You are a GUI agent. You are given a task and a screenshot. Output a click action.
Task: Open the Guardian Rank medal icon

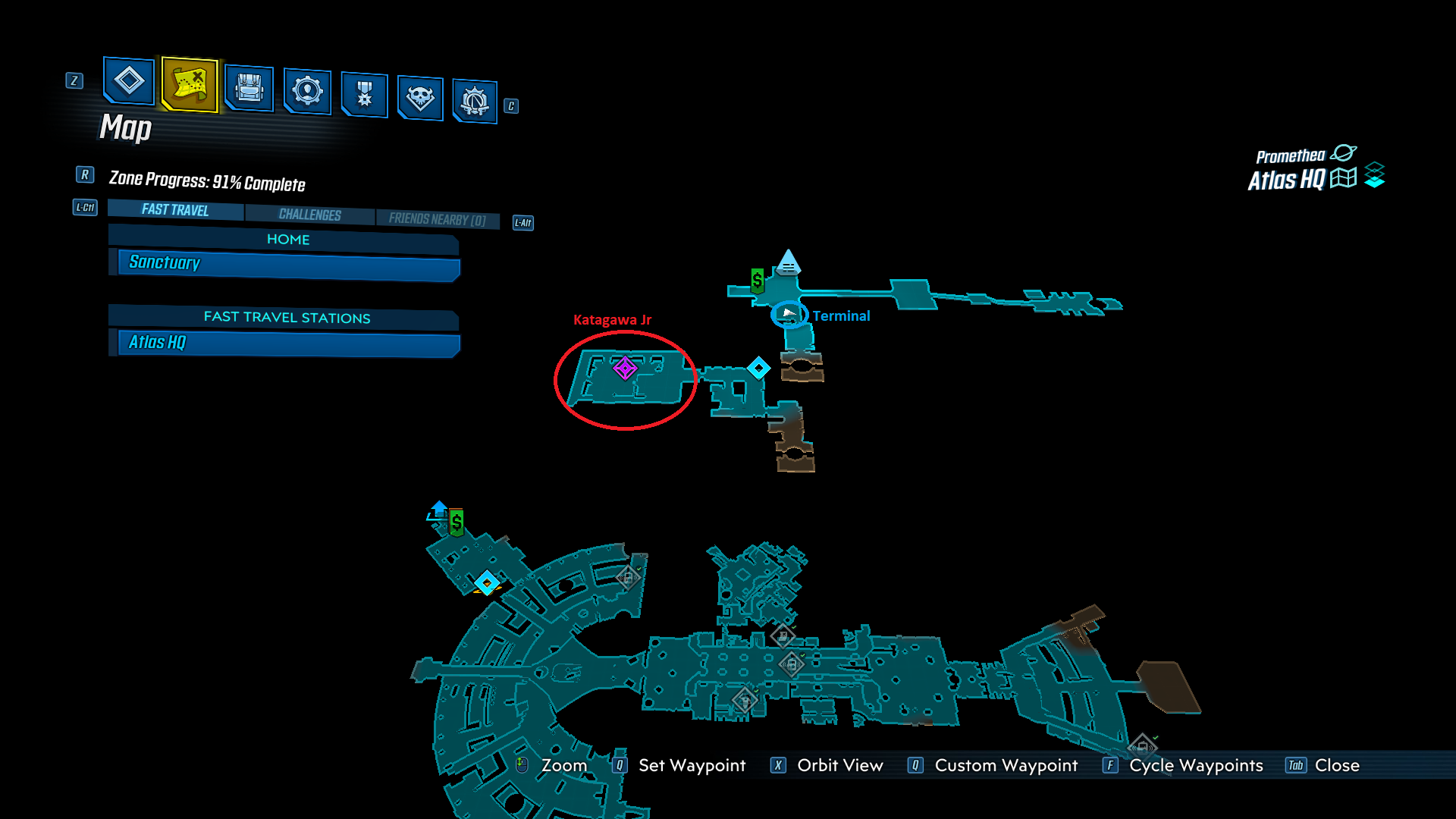(364, 94)
